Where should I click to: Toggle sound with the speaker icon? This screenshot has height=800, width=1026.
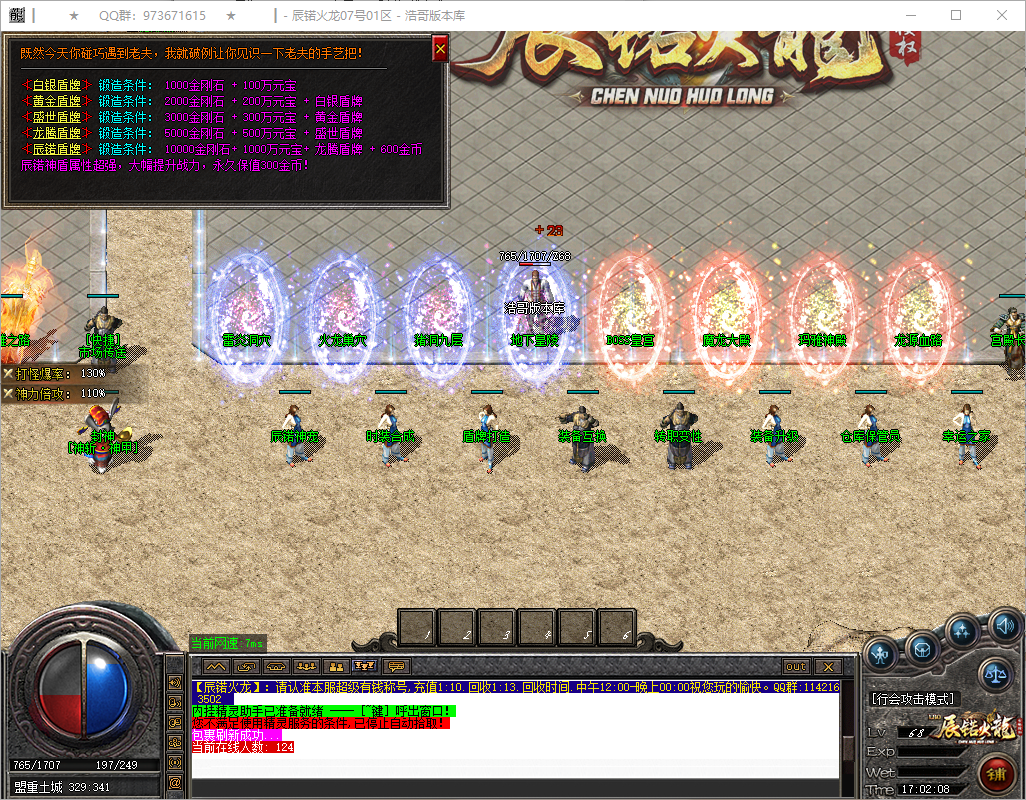(x=1004, y=627)
